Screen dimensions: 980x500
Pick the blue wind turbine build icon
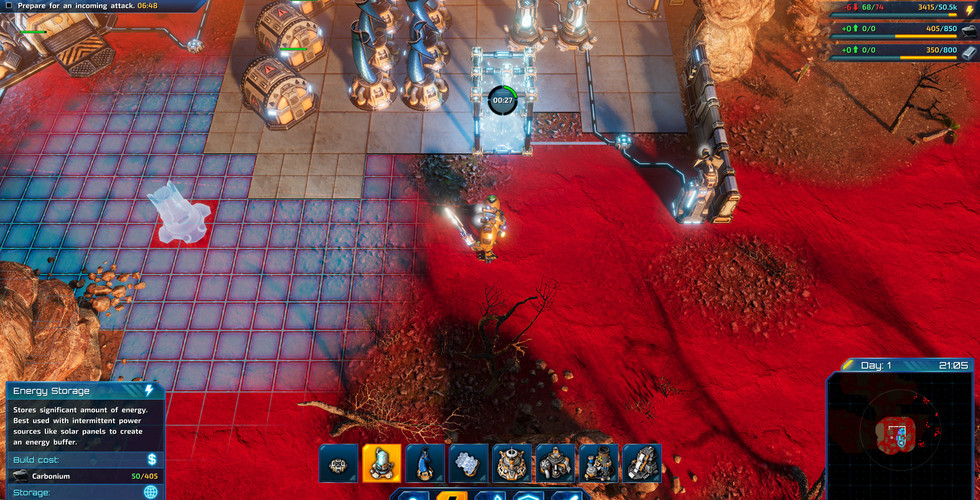point(425,463)
